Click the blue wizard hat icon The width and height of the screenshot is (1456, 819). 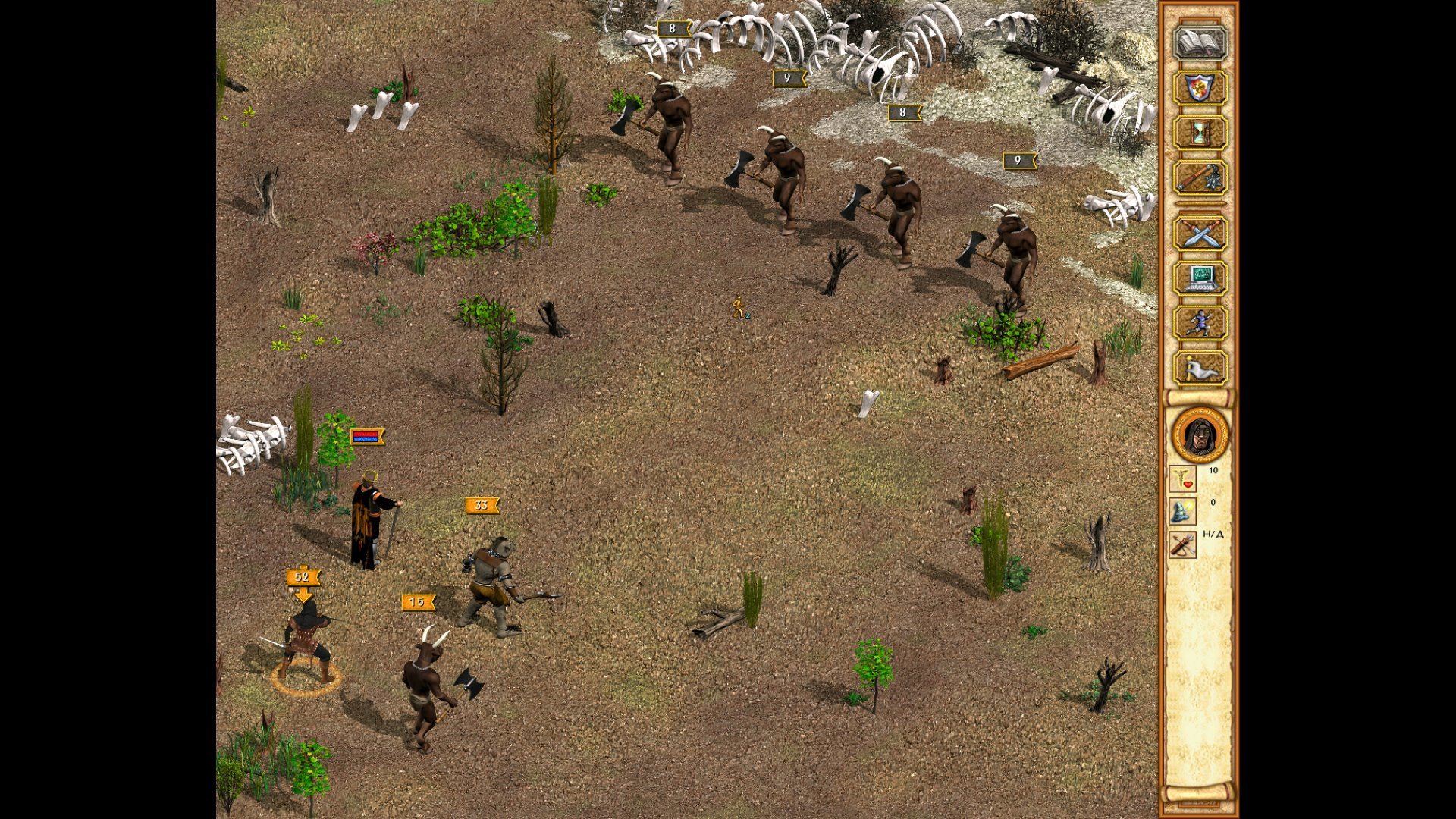tap(1182, 512)
